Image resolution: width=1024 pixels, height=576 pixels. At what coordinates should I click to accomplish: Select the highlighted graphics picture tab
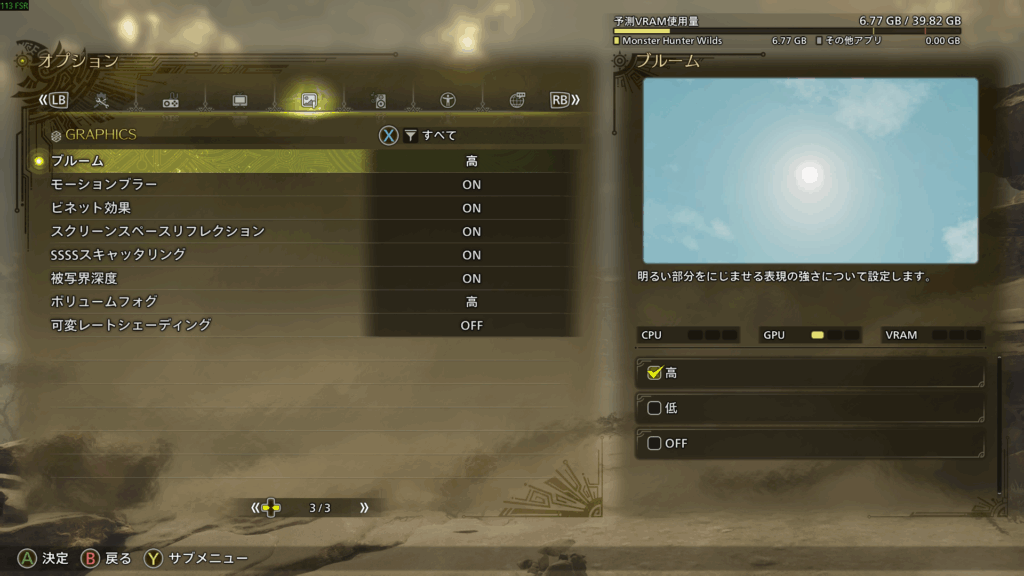(309, 100)
